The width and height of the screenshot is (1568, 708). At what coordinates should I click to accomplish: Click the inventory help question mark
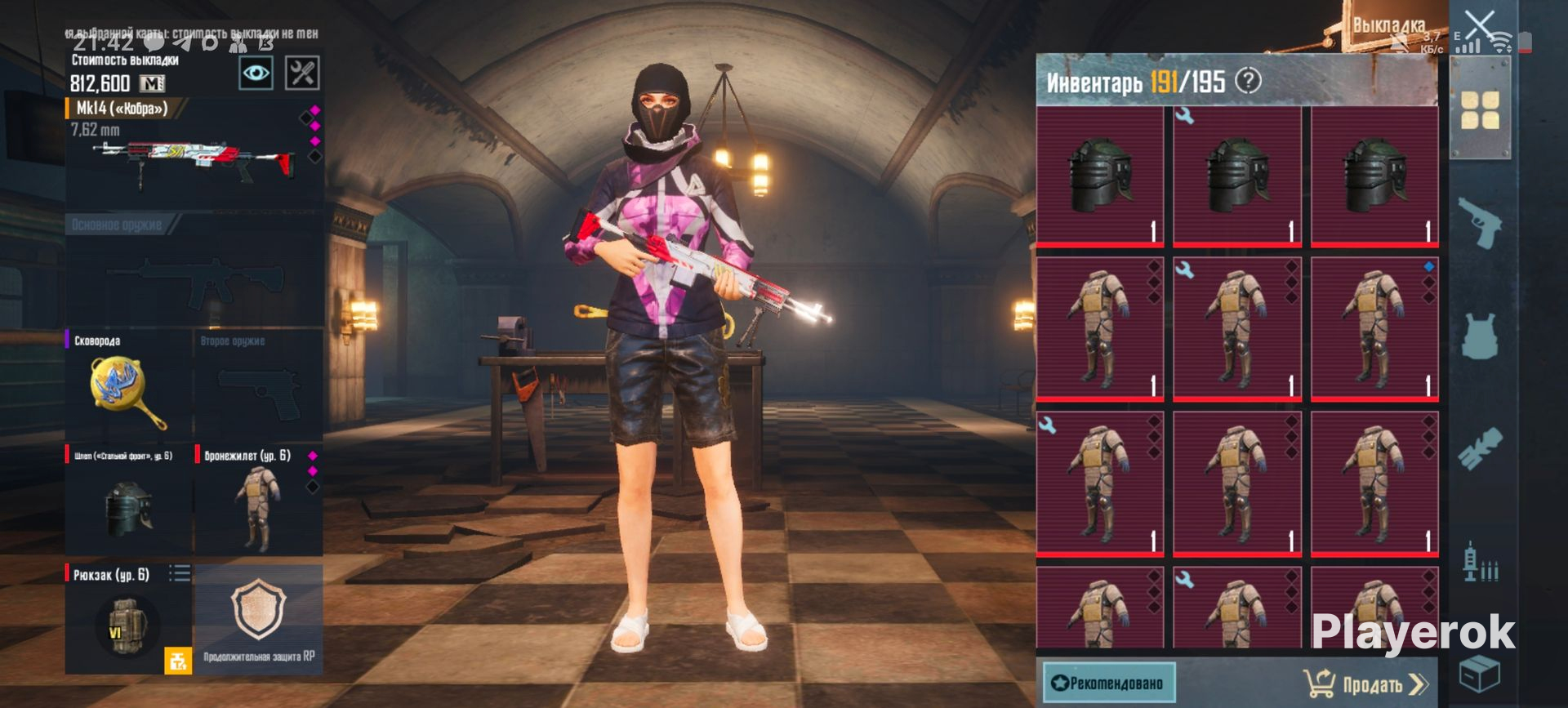[x=1248, y=81]
